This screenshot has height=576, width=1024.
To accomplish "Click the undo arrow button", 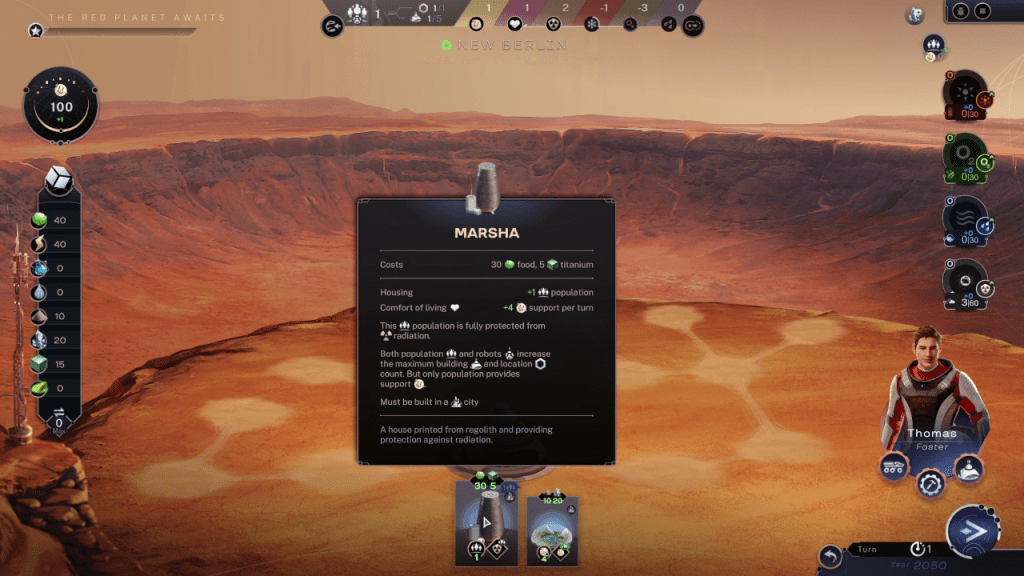I will point(830,556).
